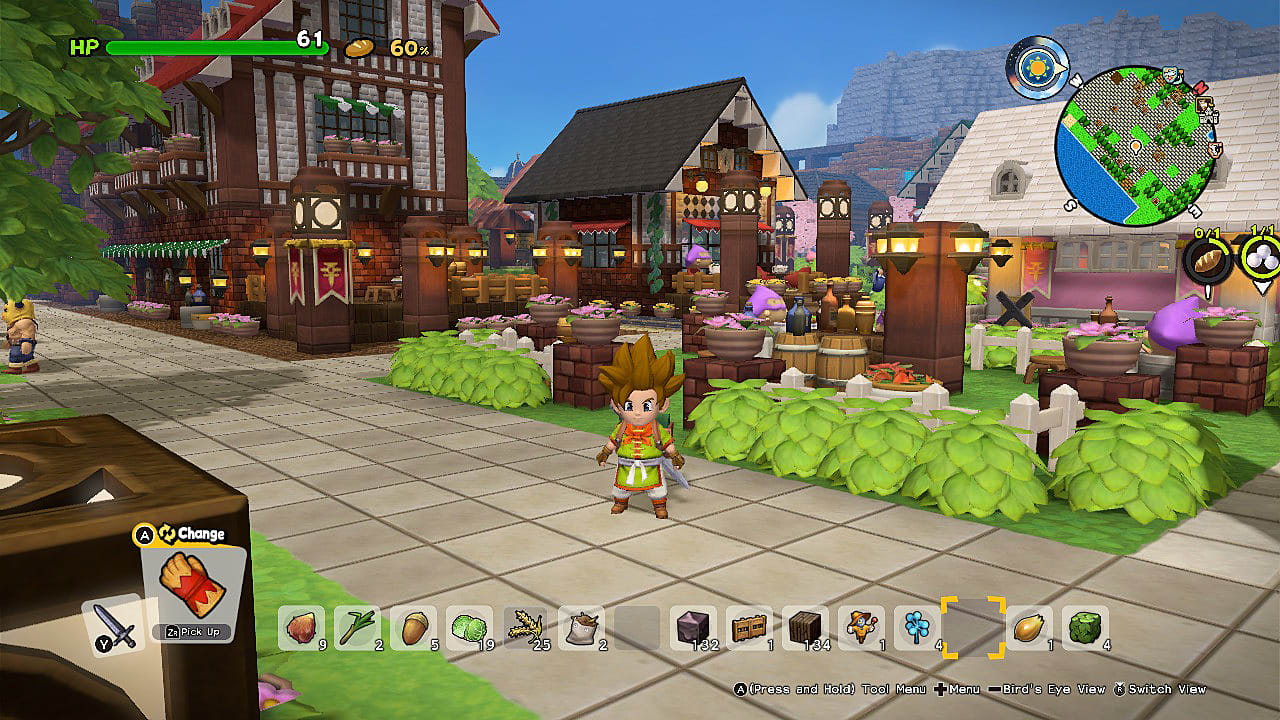Click the white eggs objective icon

click(1260, 259)
